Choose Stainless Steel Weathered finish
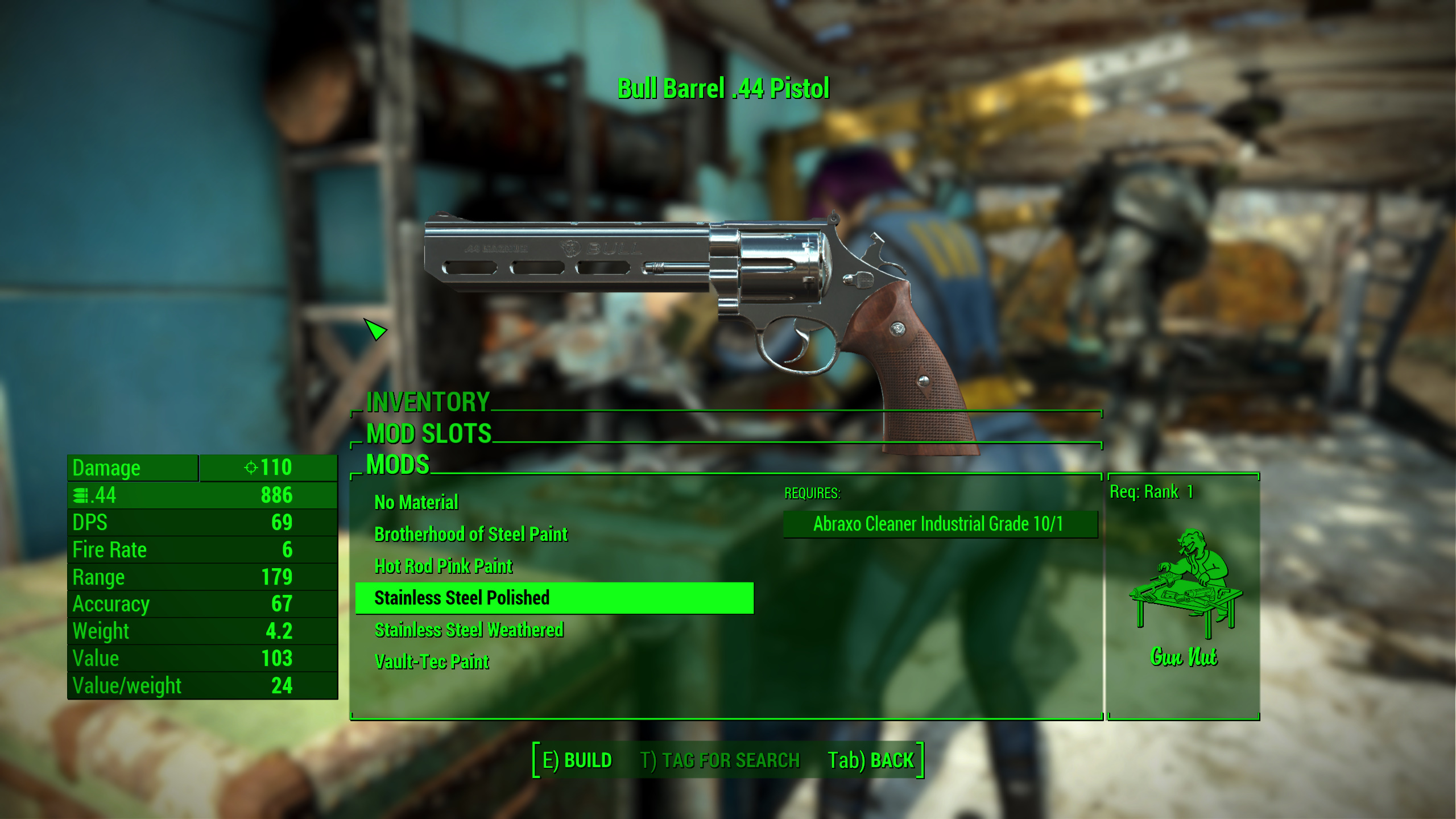The width and height of the screenshot is (1456, 819). pyautogui.click(x=469, y=630)
